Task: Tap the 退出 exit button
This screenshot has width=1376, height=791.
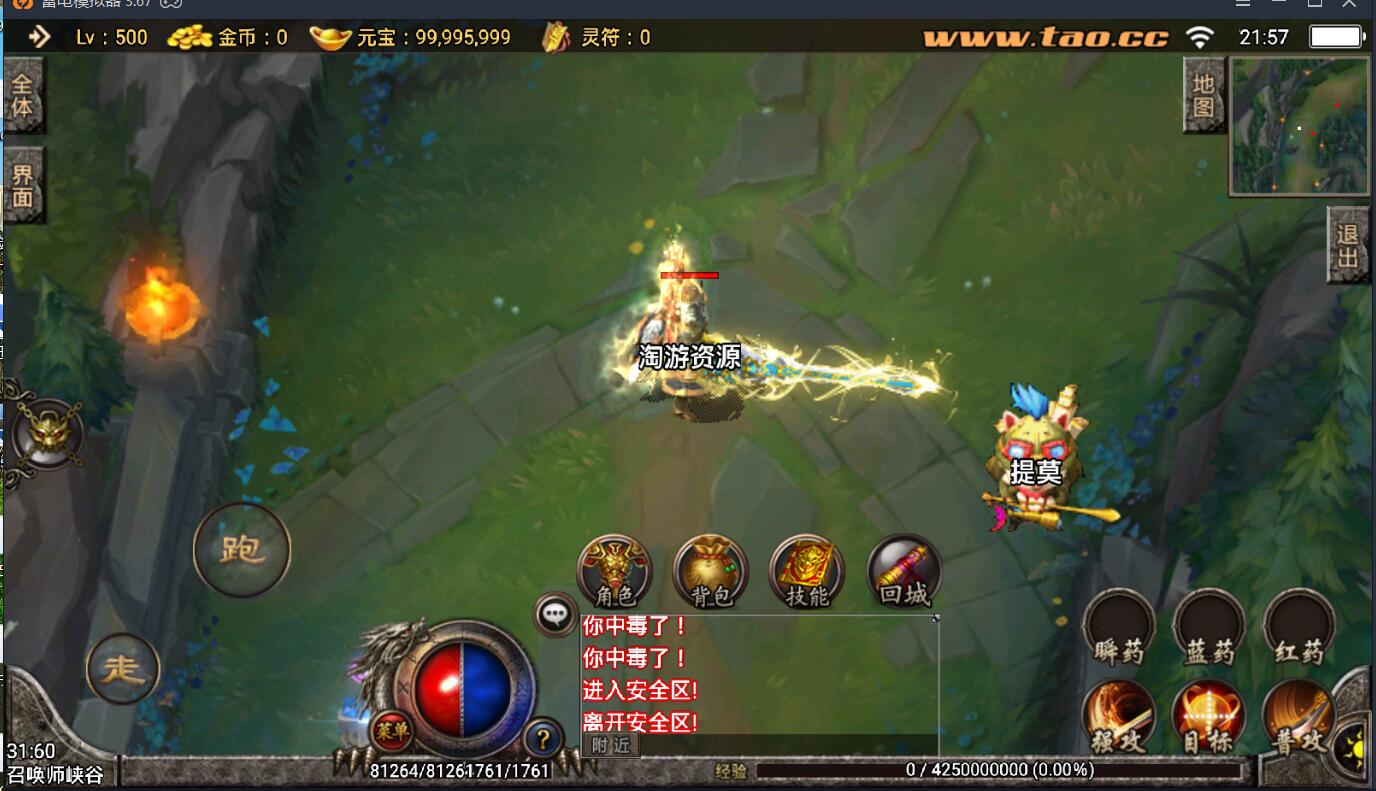Action: [1348, 246]
